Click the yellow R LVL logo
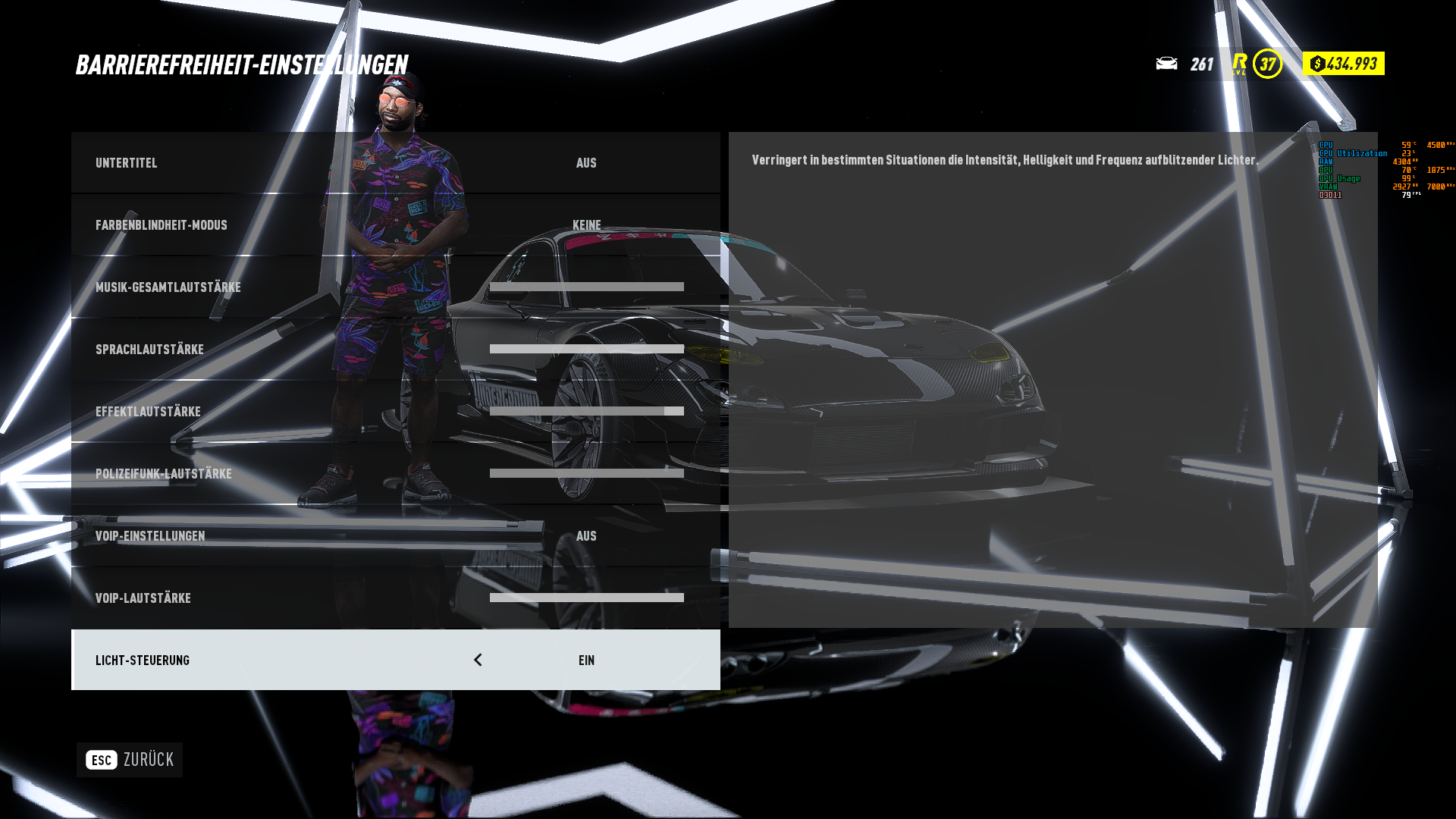 coord(1239,64)
